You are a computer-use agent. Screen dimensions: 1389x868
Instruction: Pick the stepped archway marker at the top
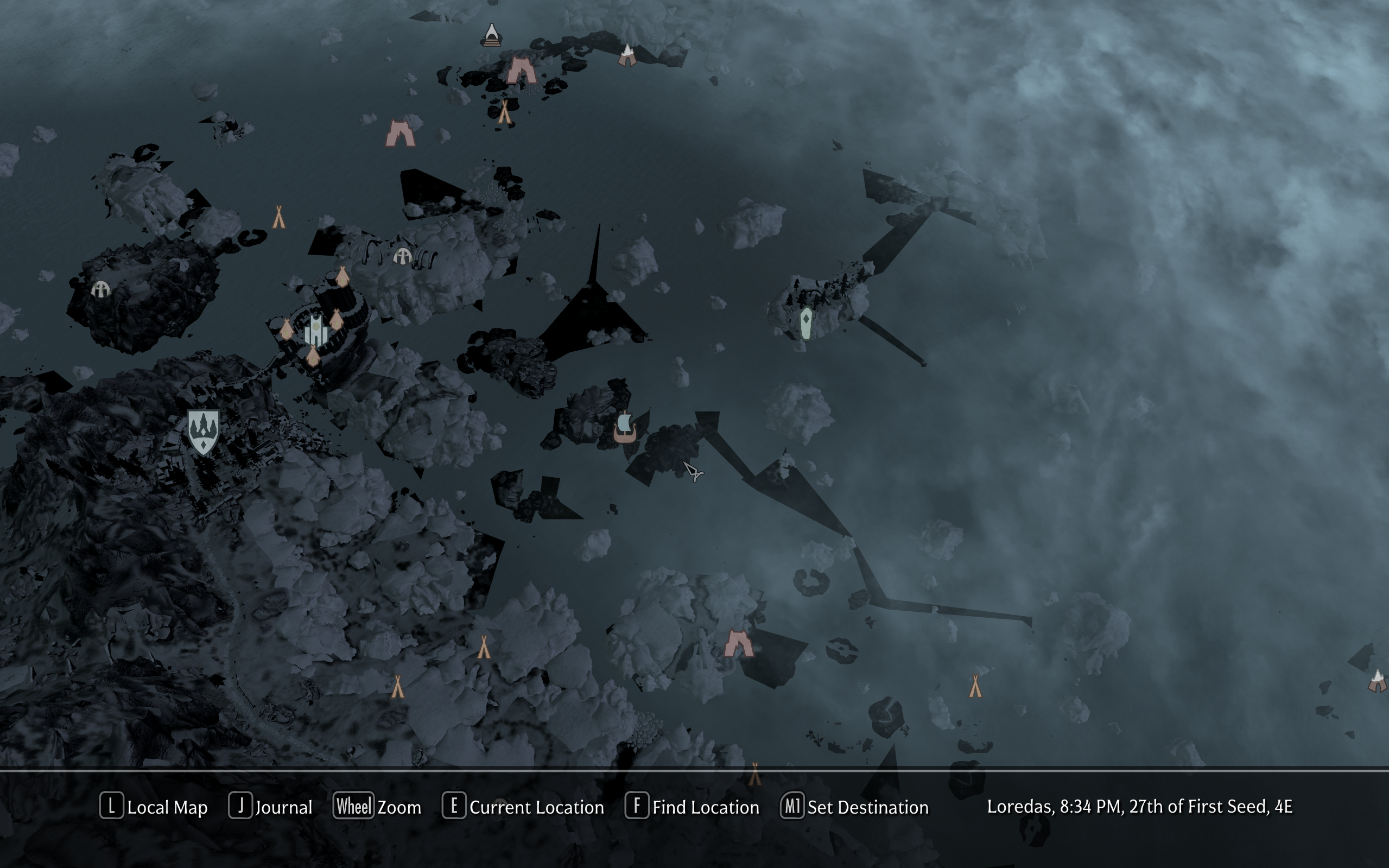pyautogui.click(x=492, y=36)
